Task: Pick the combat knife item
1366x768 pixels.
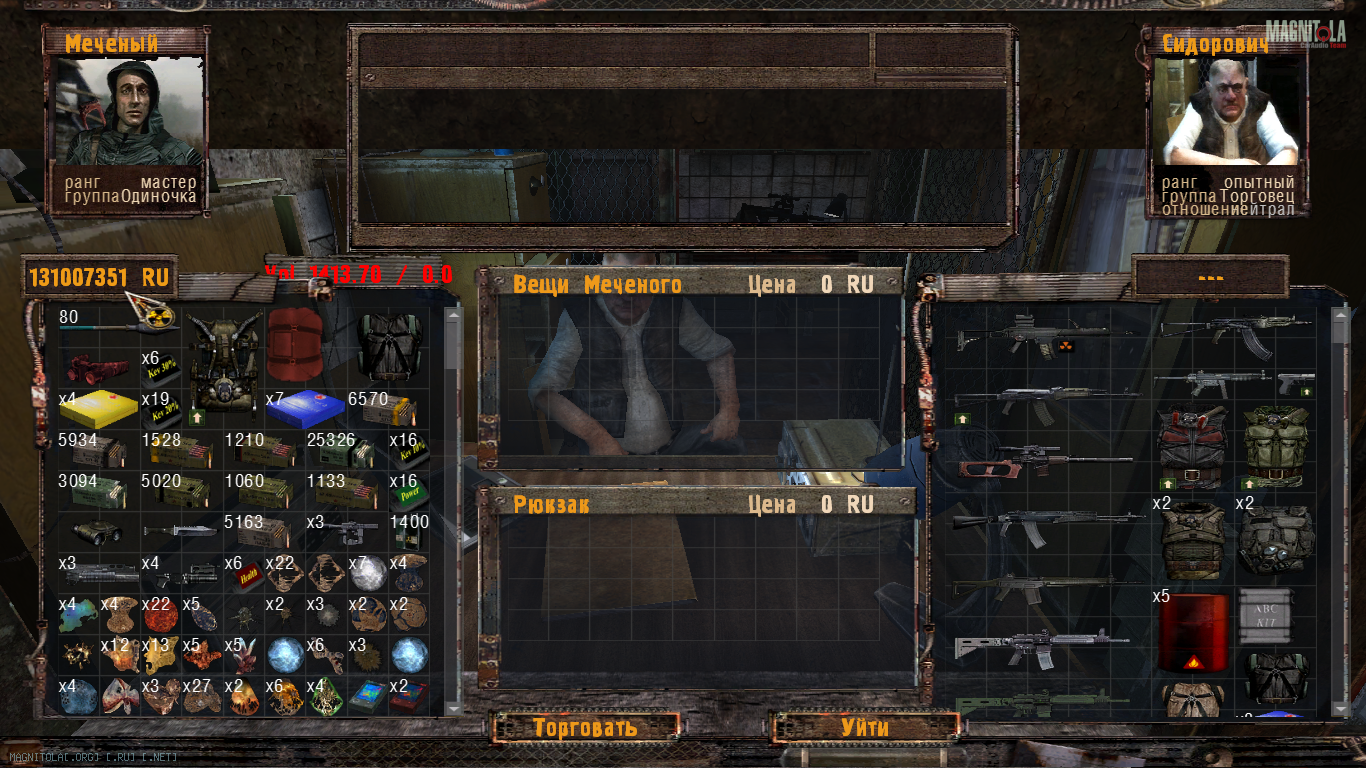Action: click(180, 531)
